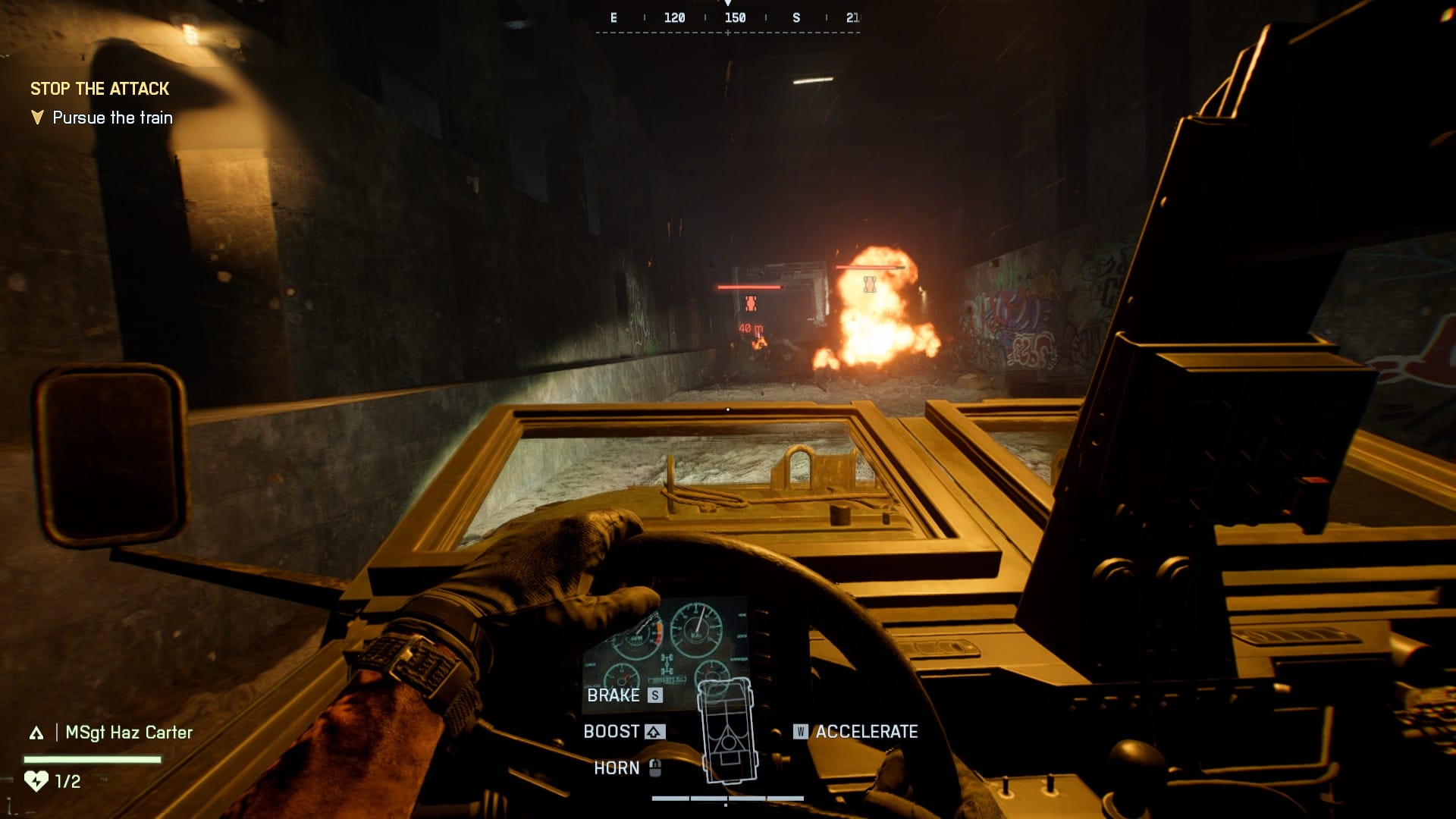Viewport: 1456px width, 819px height.
Task: Target the enemy vehicle marker labeled 40 m
Action: (750, 303)
